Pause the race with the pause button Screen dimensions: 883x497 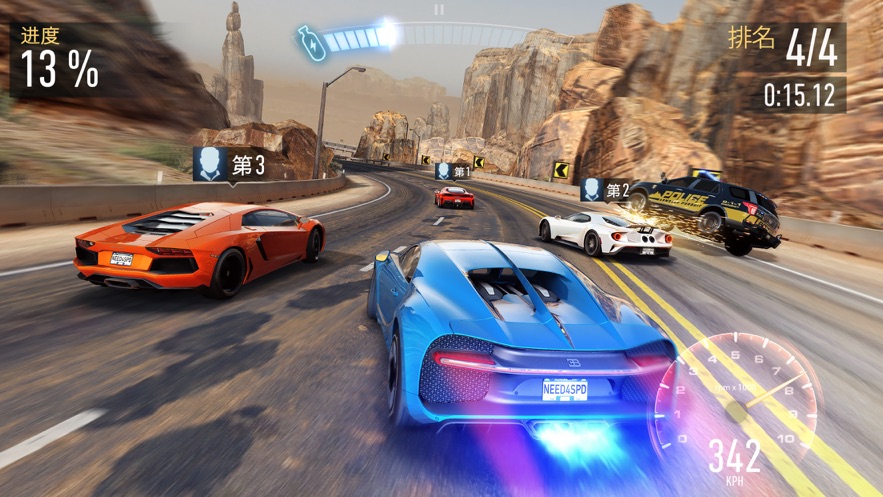point(439,10)
